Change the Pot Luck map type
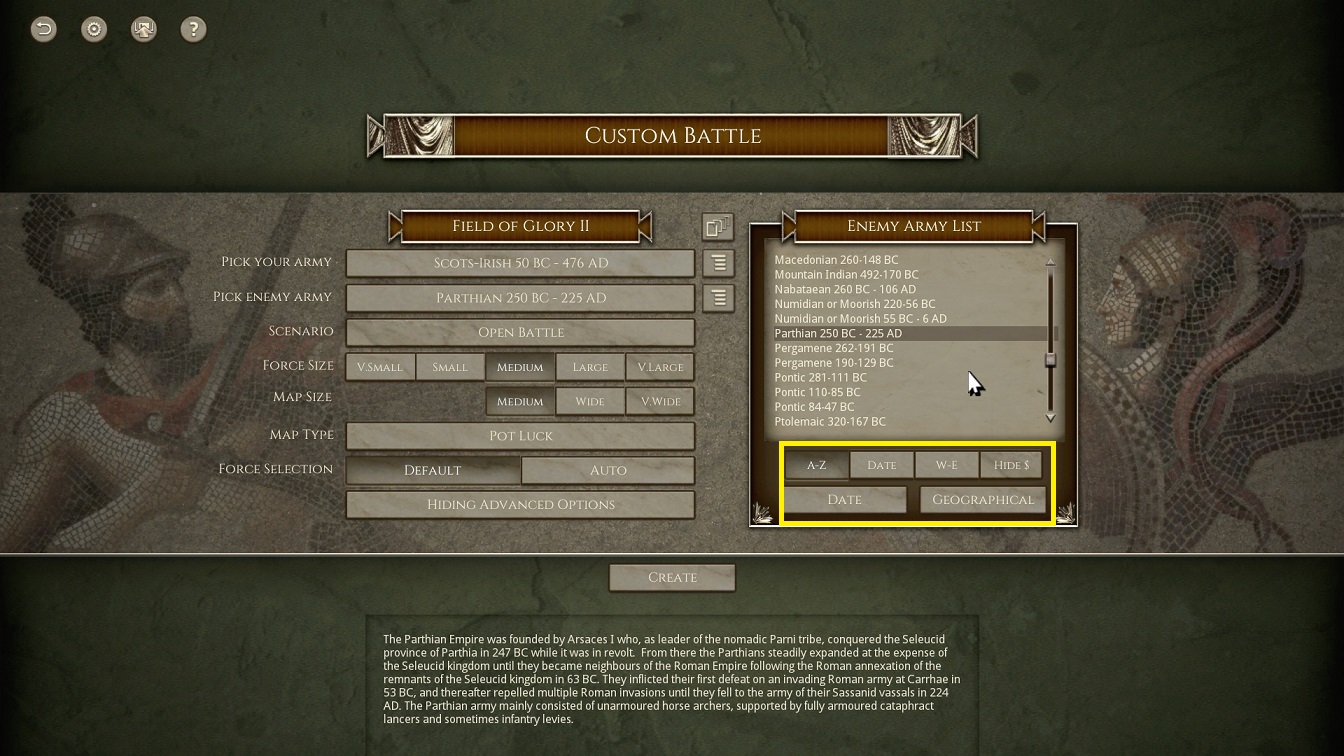This screenshot has height=756, width=1344. coord(520,436)
